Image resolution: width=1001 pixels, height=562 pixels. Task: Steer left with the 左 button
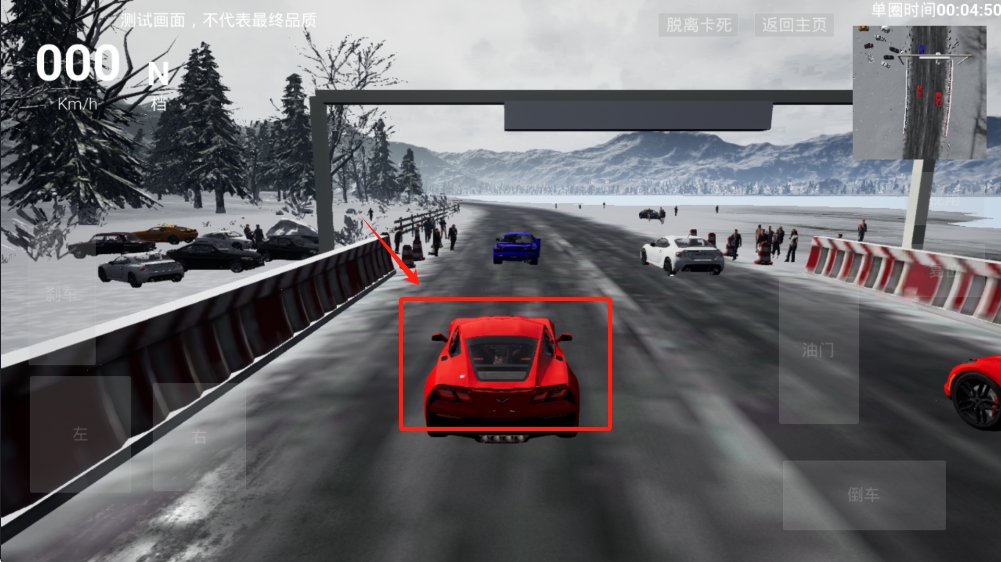(80, 434)
